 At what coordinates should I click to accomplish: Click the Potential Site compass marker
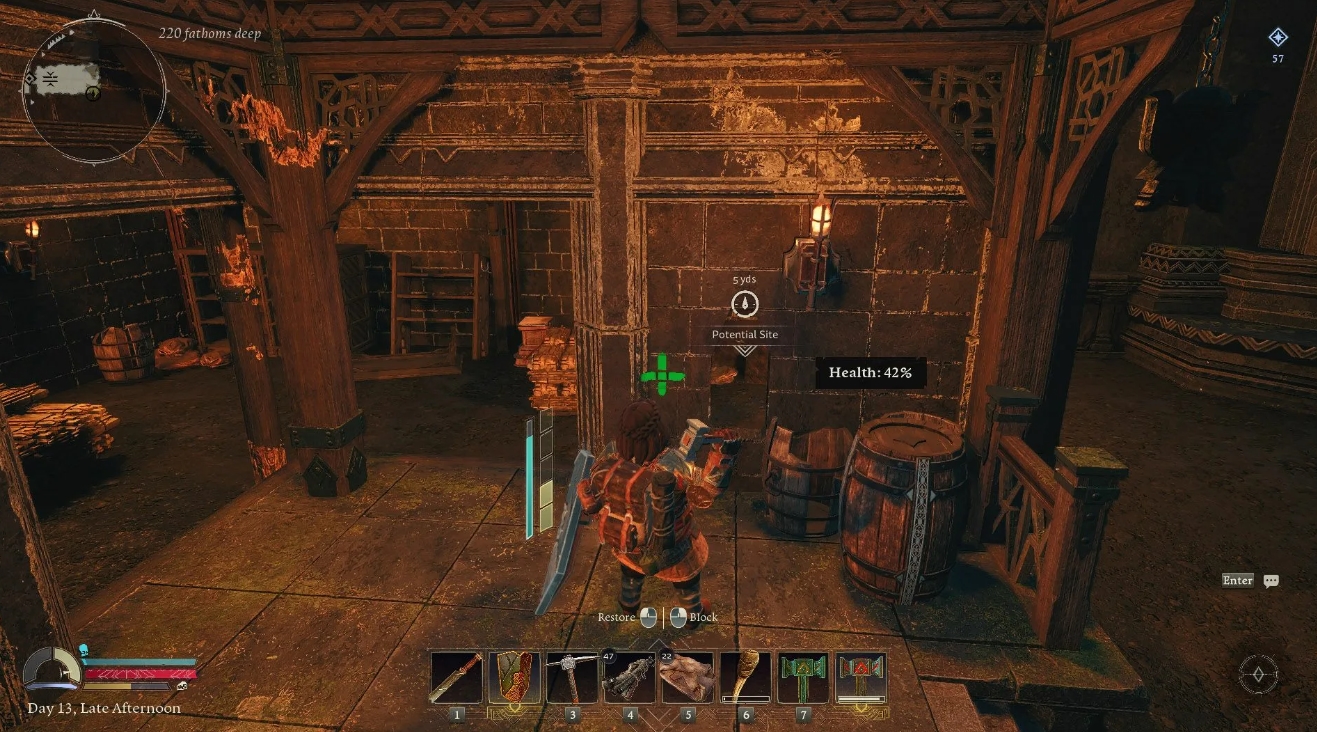[745, 305]
